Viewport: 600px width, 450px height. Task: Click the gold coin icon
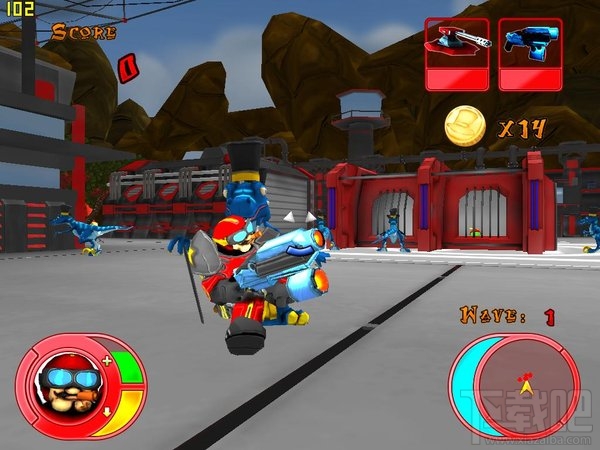coord(465,126)
